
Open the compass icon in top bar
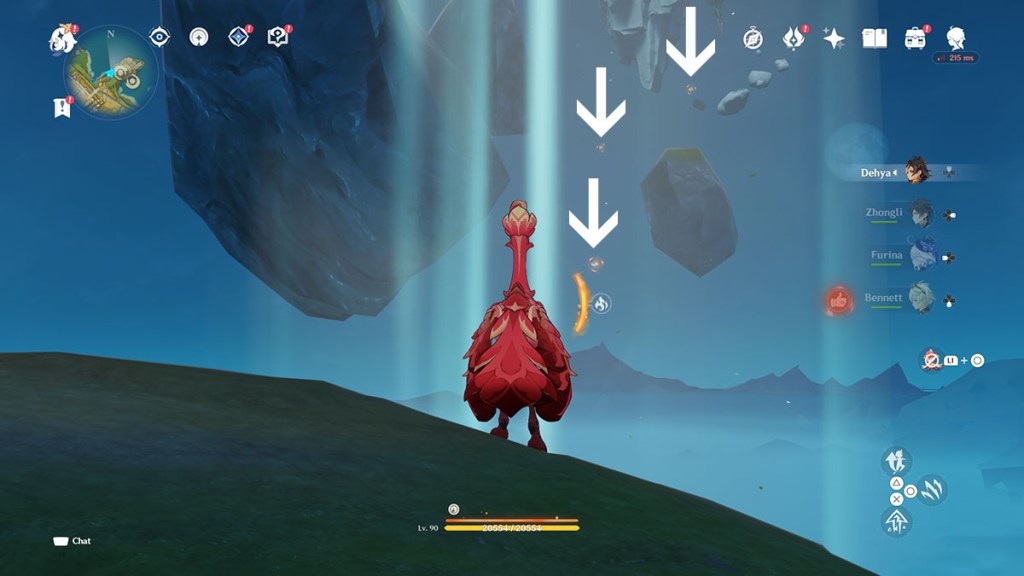pyautogui.click(x=753, y=38)
